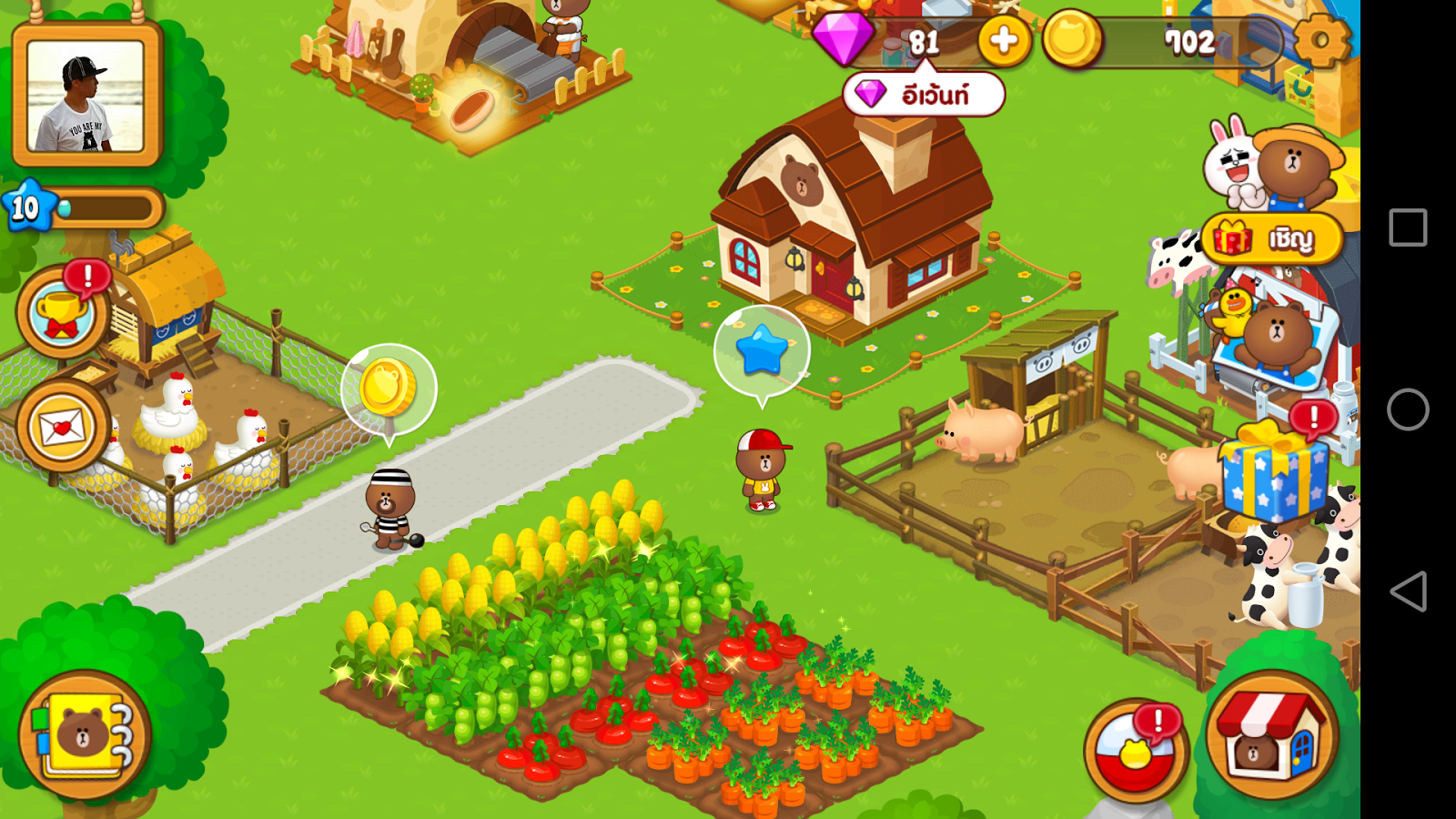The height and width of the screenshot is (819, 1456).
Task: Tap the blue star bubble near the house
Action: [761, 347]
